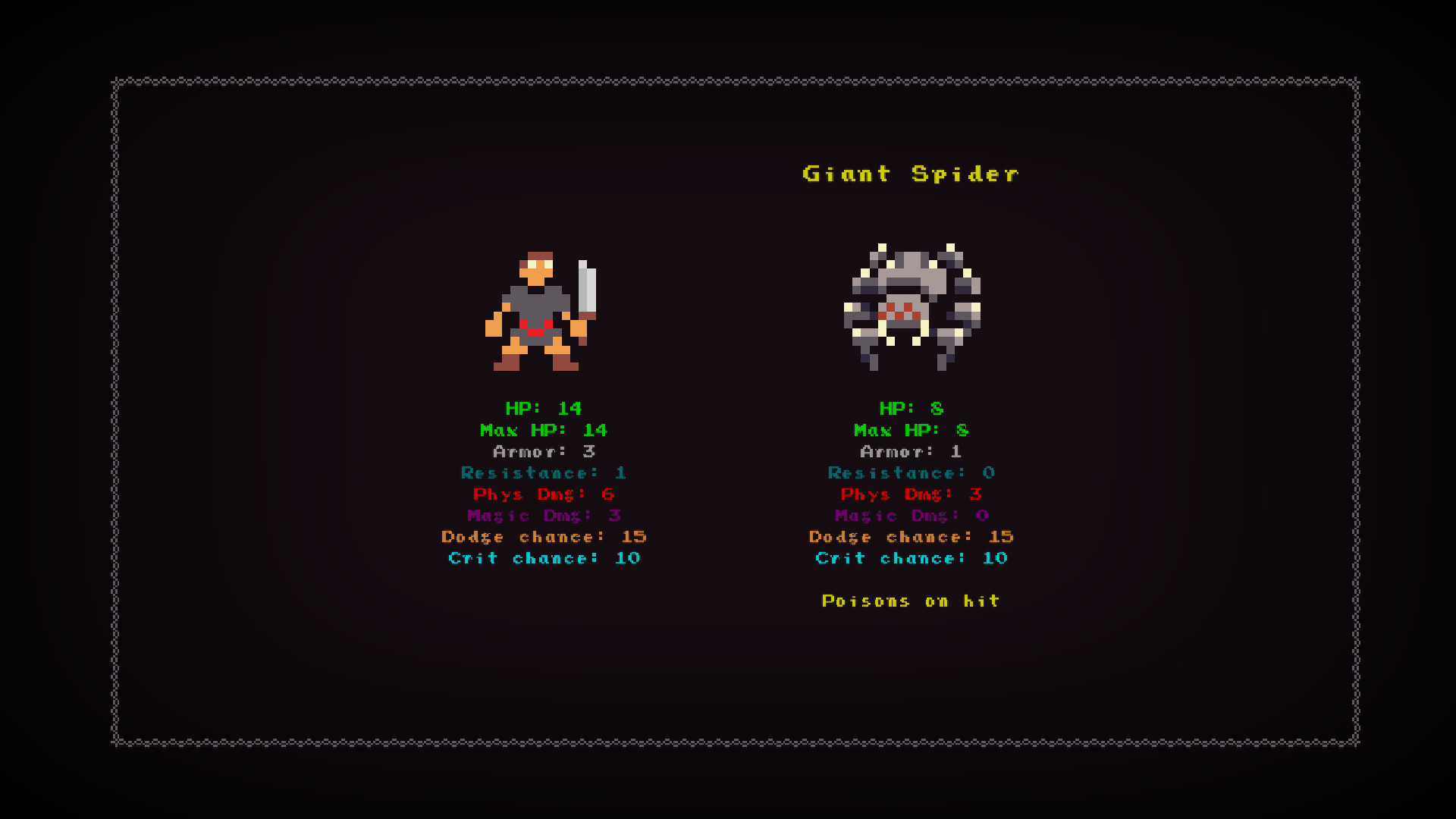The height and width of the screenshot is (819, 1456).
Task: Click the spider's Armor stat
Action: (x=911, y=451)
